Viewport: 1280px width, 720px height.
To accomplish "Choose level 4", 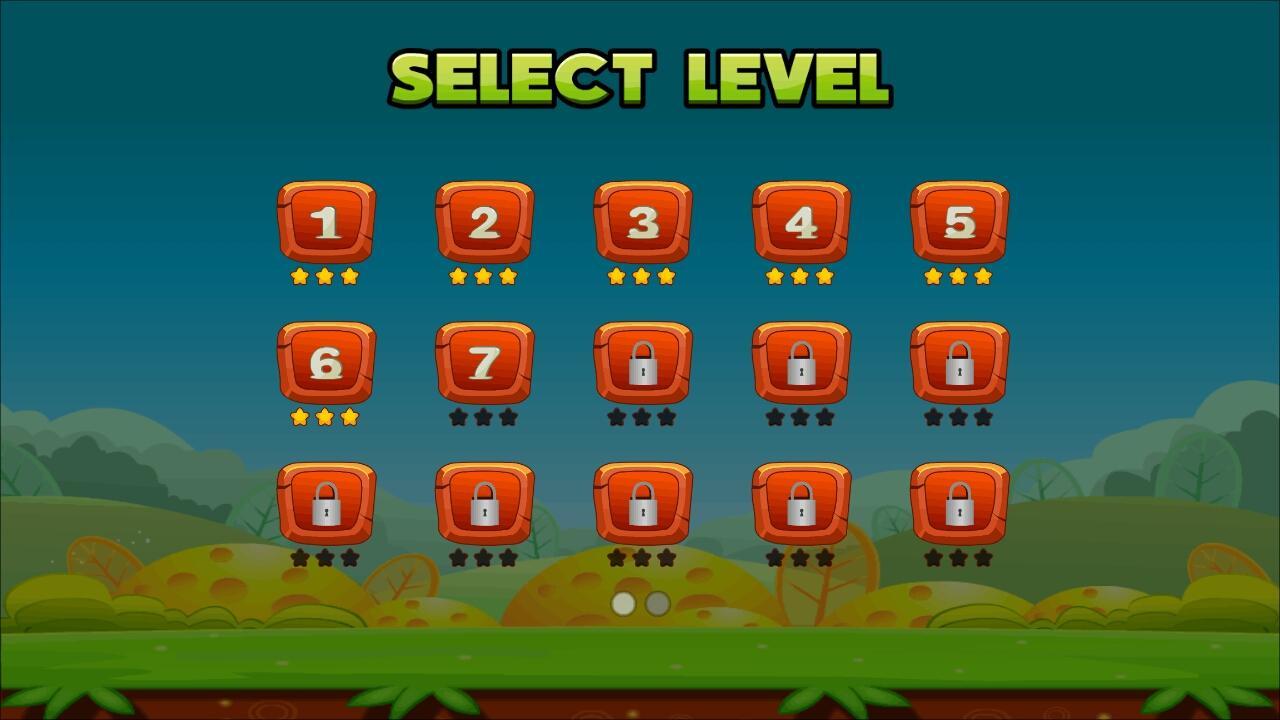I will [800, 223].
